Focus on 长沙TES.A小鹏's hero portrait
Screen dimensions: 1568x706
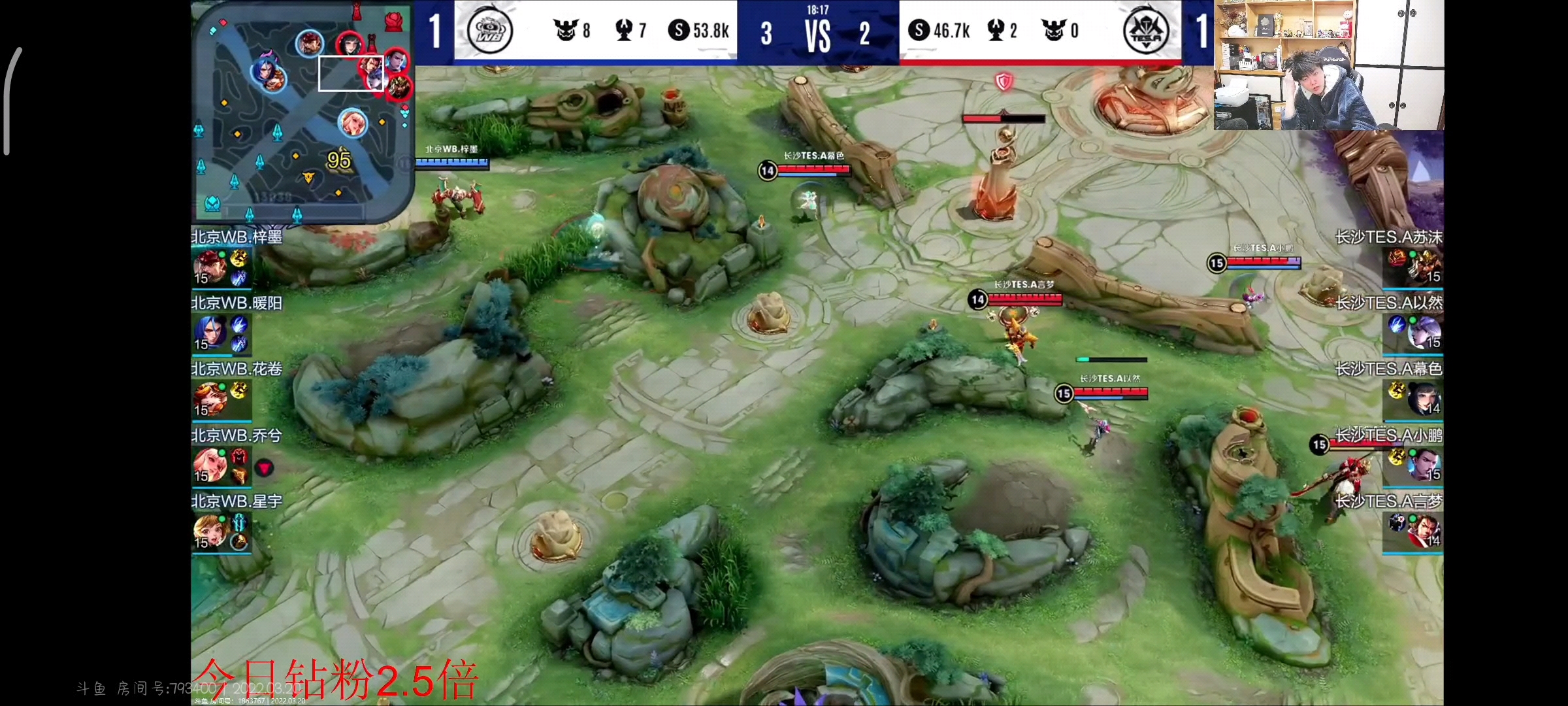[1424, 464]
